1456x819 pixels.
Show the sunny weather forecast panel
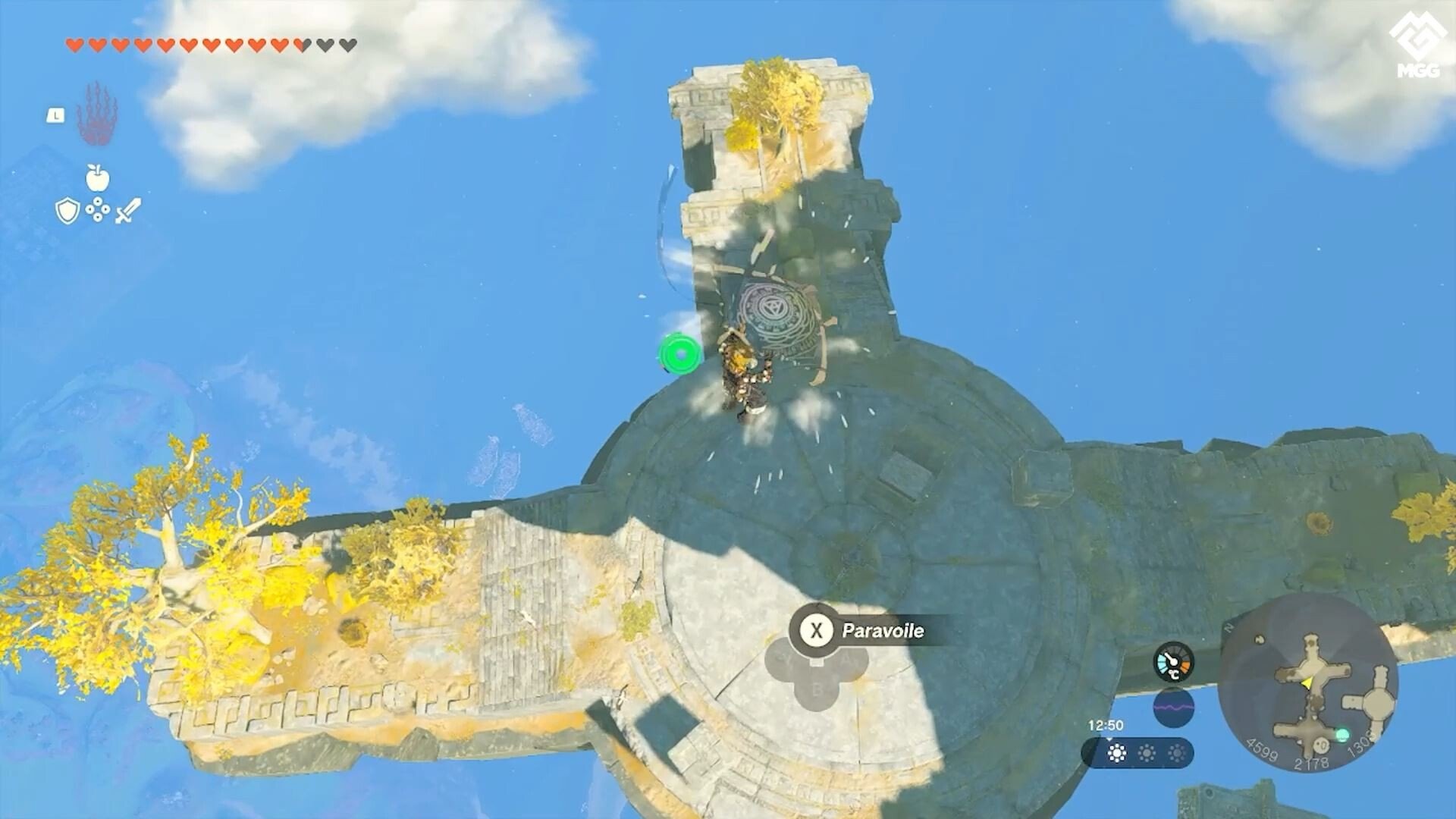[1137, 753]
